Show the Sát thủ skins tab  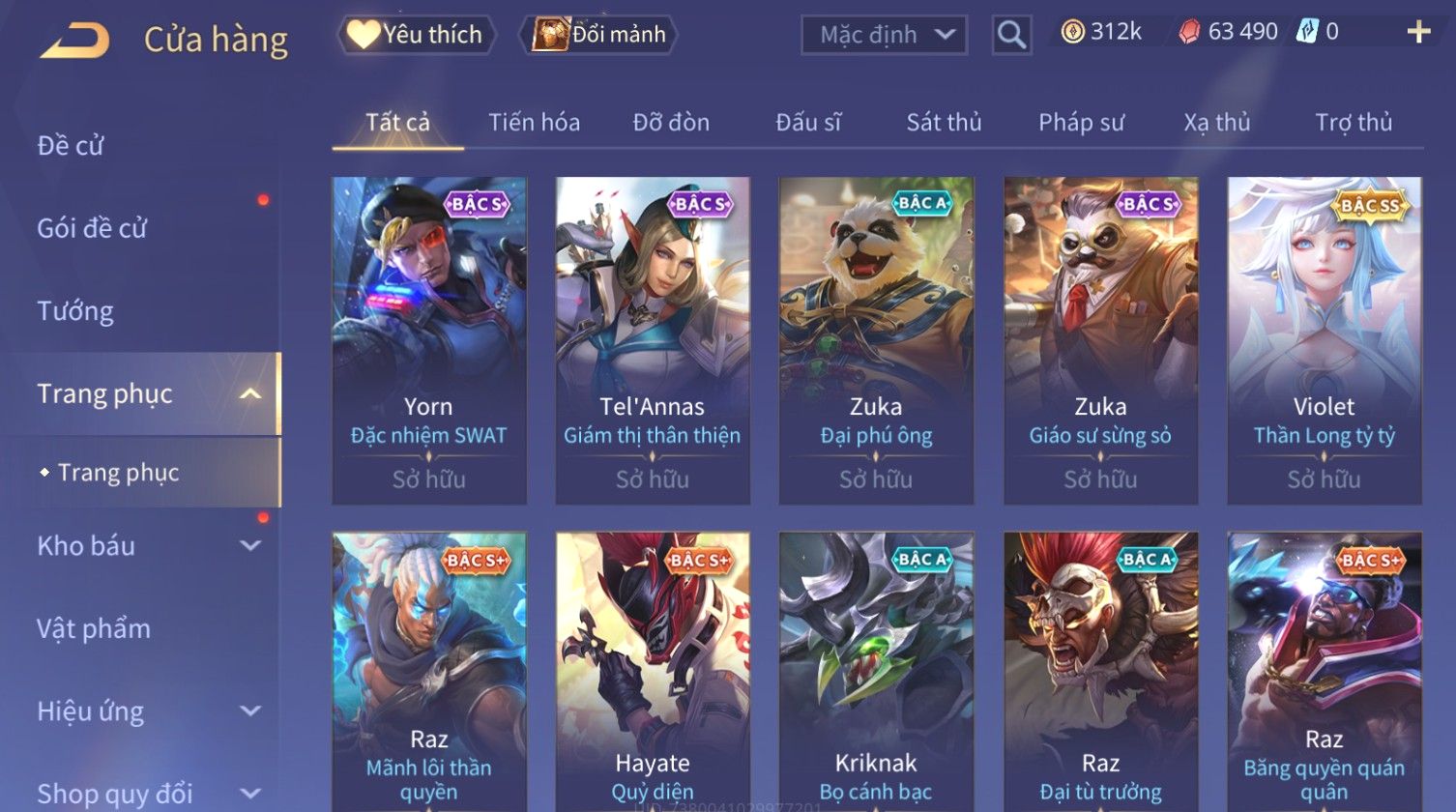[944, 123]
